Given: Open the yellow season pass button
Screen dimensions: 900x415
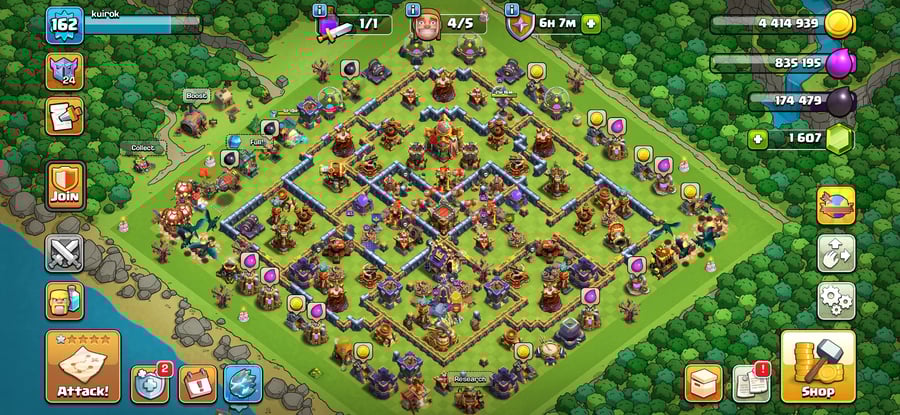Looking at the screenshot, I should (x=835, y=206).
